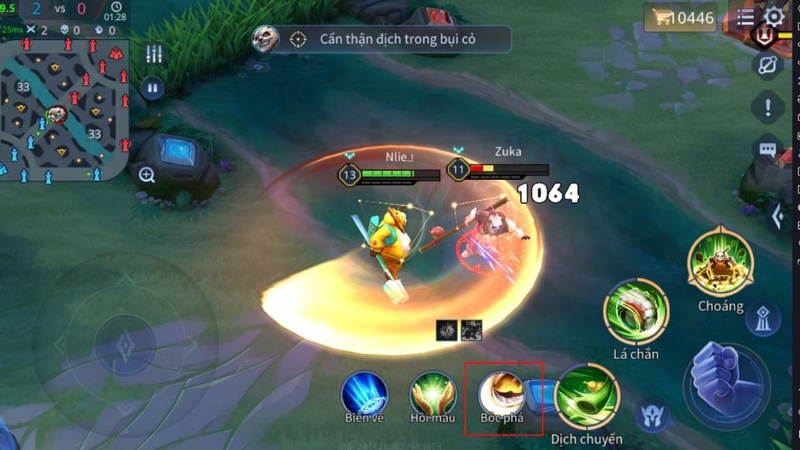Target enemy towers with the tower button
This screenshot has height=450, width=800.
pos(764,319)
